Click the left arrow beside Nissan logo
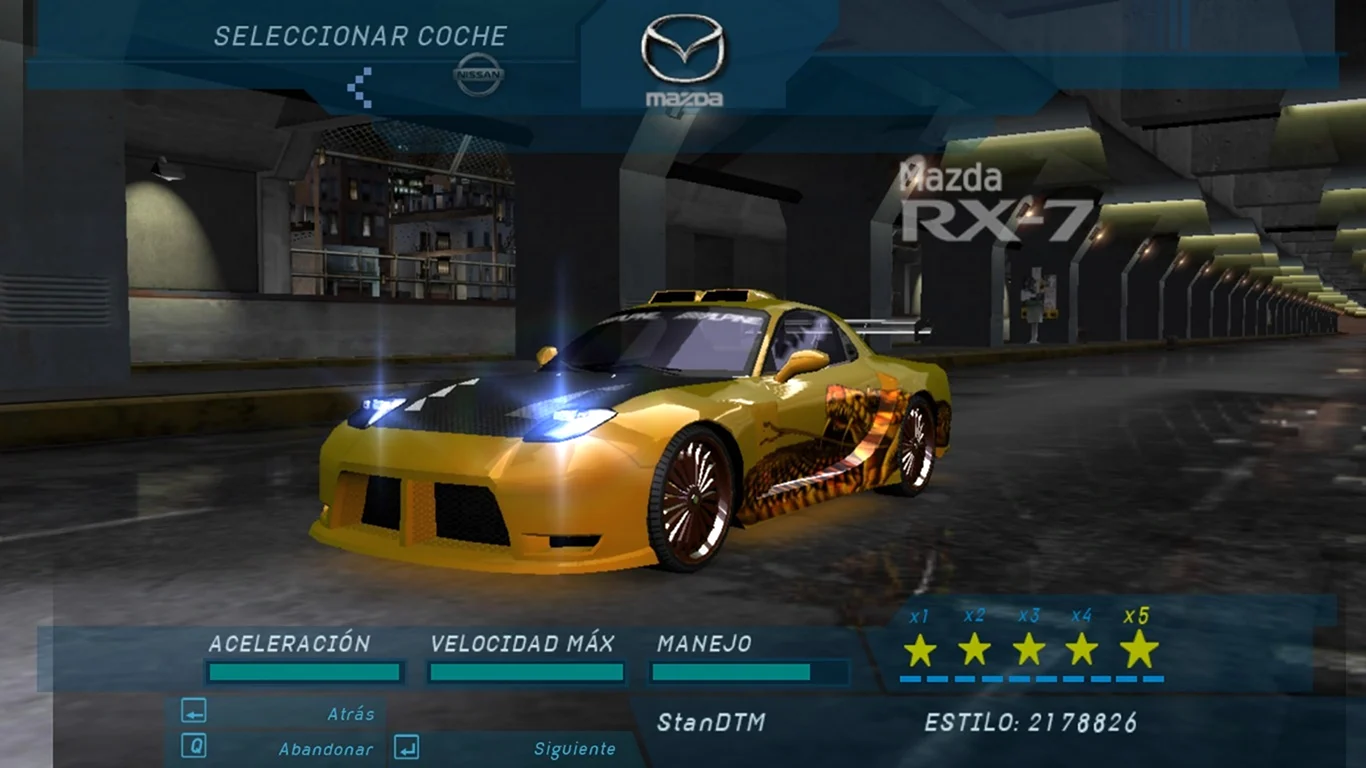The height and width of the screenshot is (768, 1366). (x=360, y=87)
